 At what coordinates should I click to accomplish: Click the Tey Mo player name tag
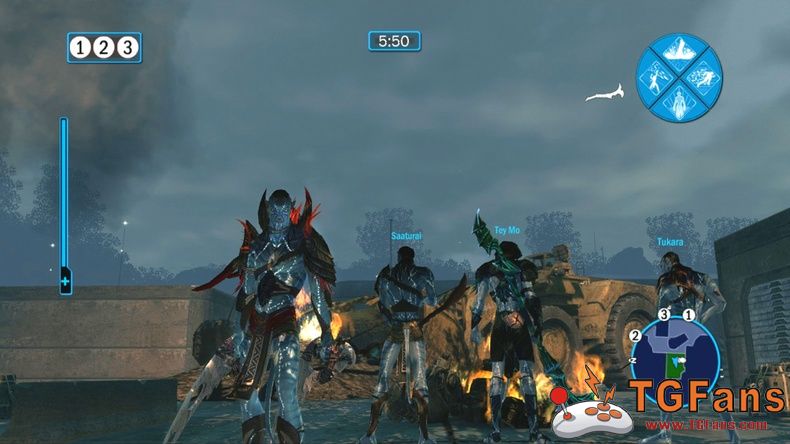coord(507,231)
